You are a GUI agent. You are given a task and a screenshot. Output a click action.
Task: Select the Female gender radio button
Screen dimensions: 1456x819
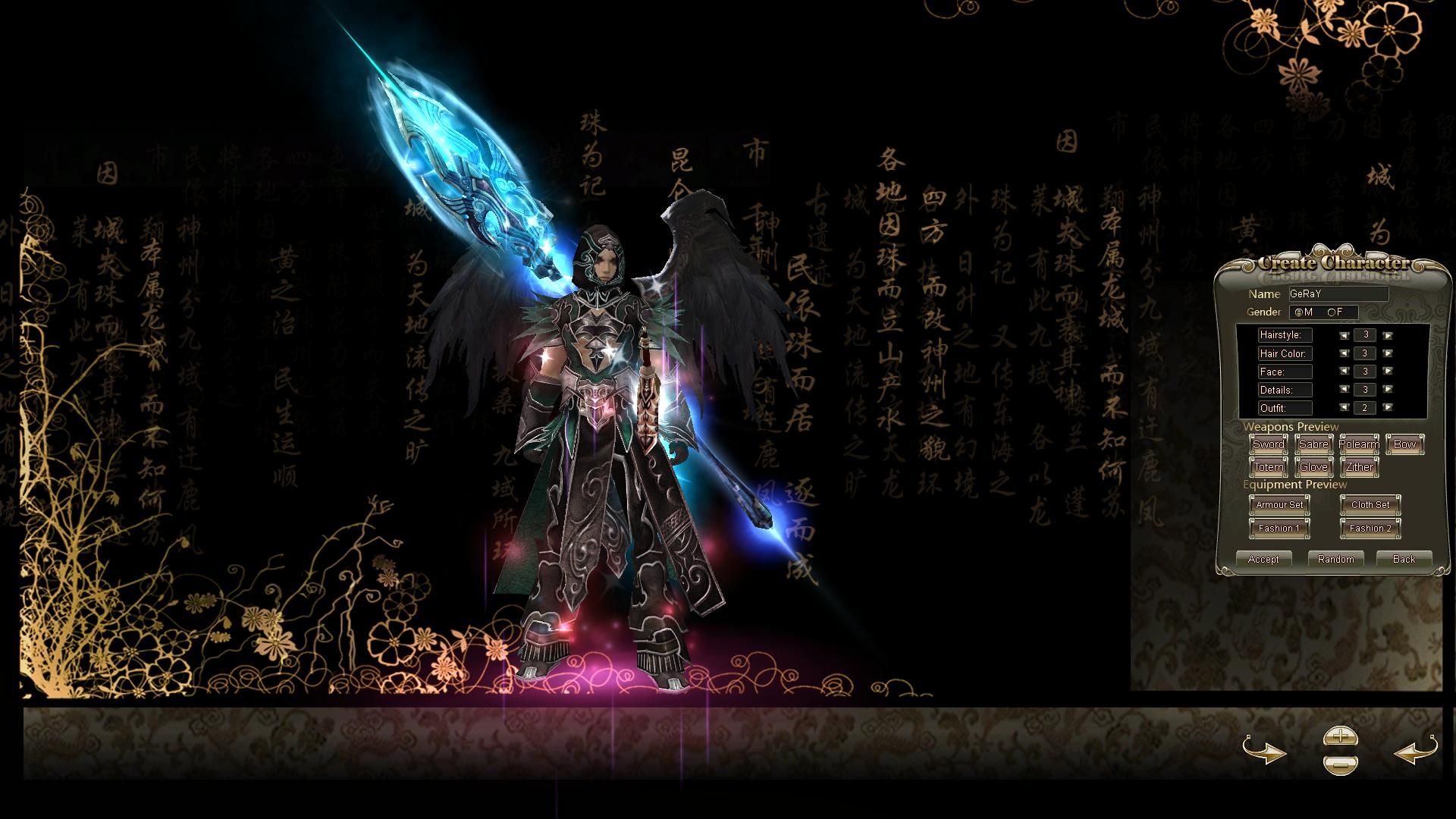pos(1332,312)
